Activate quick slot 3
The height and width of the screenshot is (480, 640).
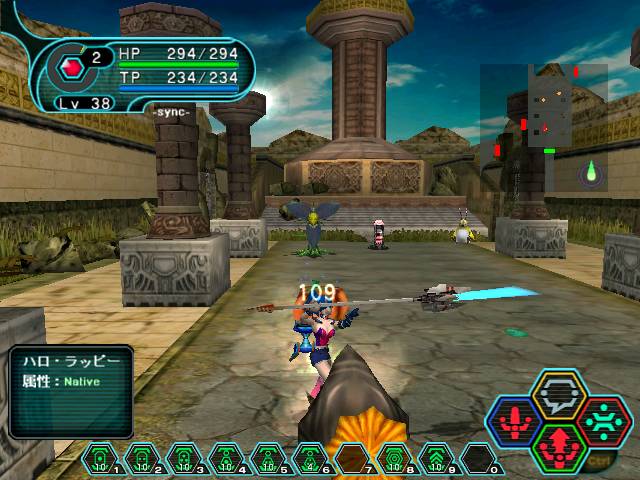(184, 459)
